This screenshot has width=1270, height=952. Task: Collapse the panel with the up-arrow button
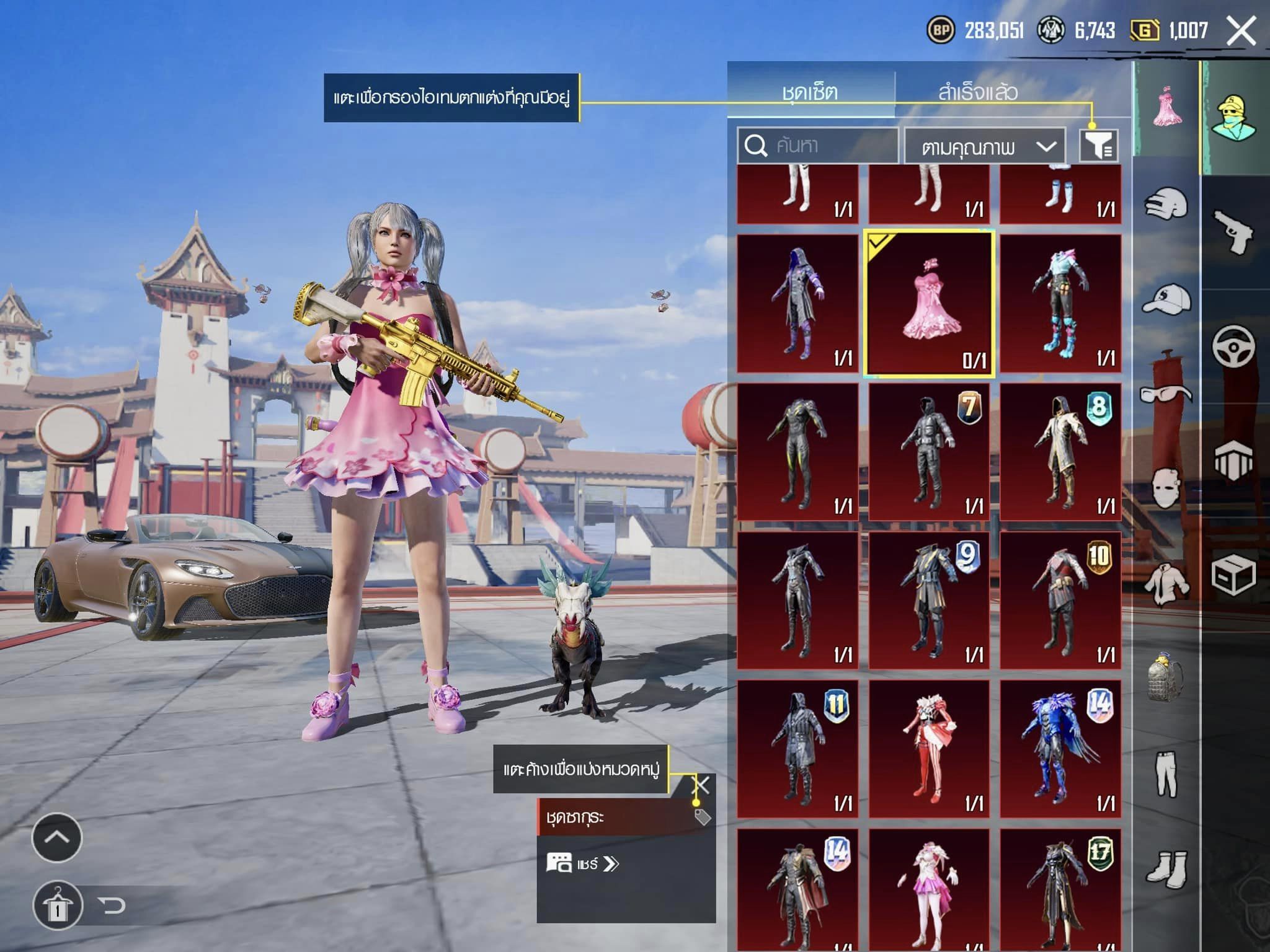point(56,838)
